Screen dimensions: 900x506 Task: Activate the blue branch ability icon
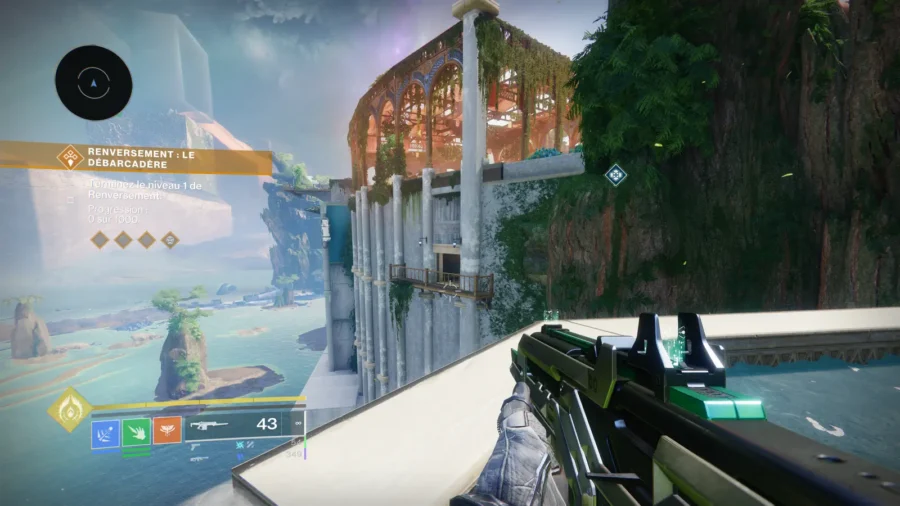click(x=105, y=431)
